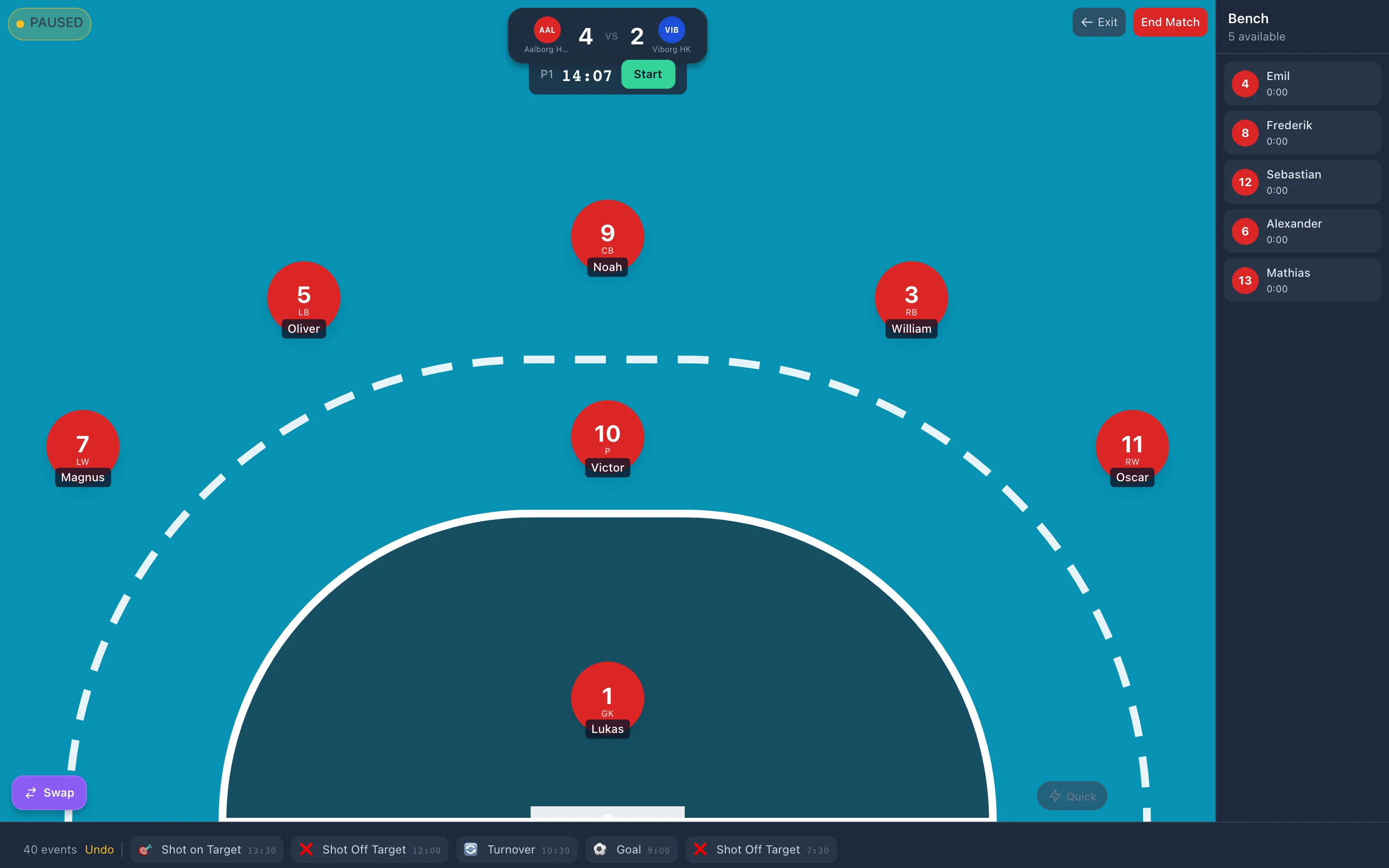Click the back arrow icon in Exit button
1389x868 pixels.
pos(1087,22)
